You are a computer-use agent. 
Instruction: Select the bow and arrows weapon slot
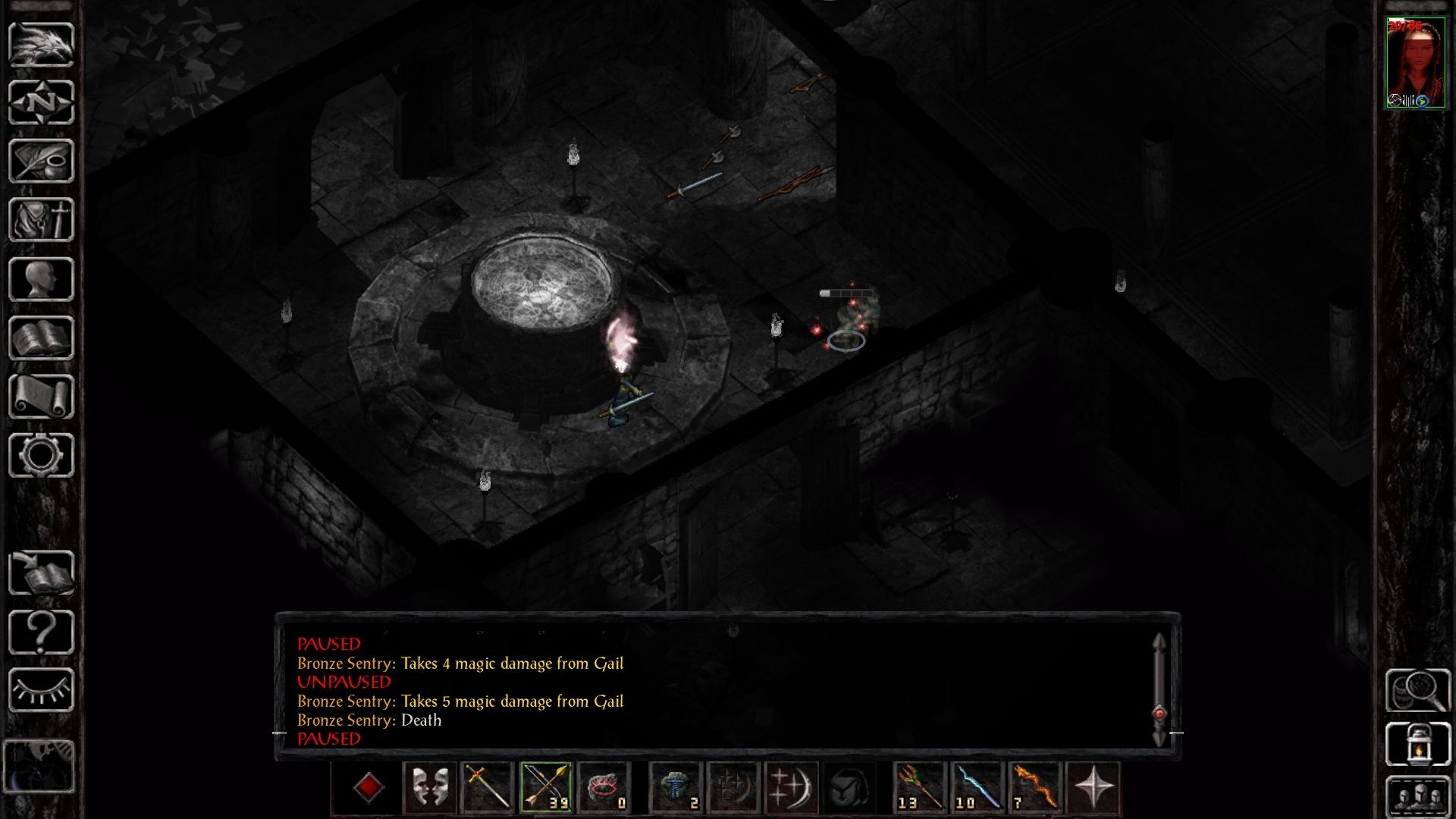[x=545, y=787]
